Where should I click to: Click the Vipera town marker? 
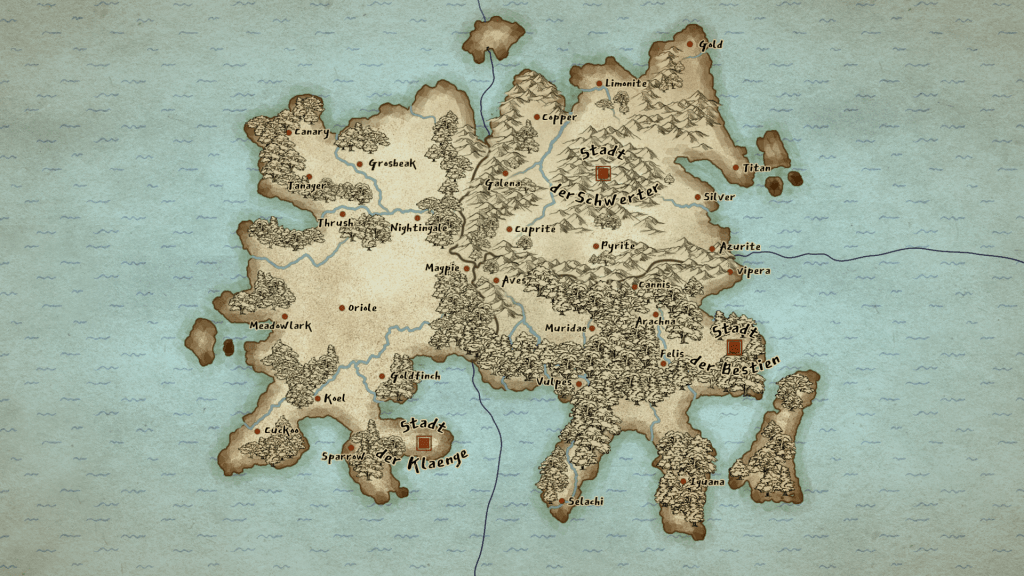(731, 269)
